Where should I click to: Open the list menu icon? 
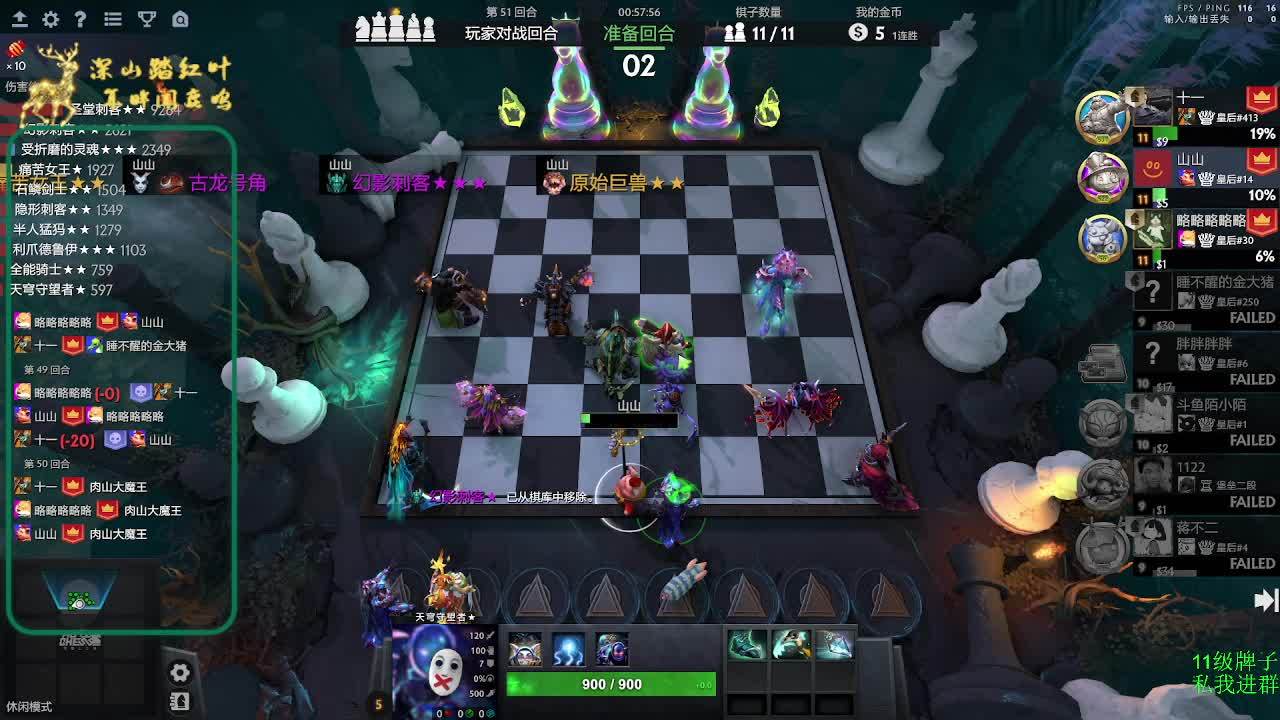113,19
